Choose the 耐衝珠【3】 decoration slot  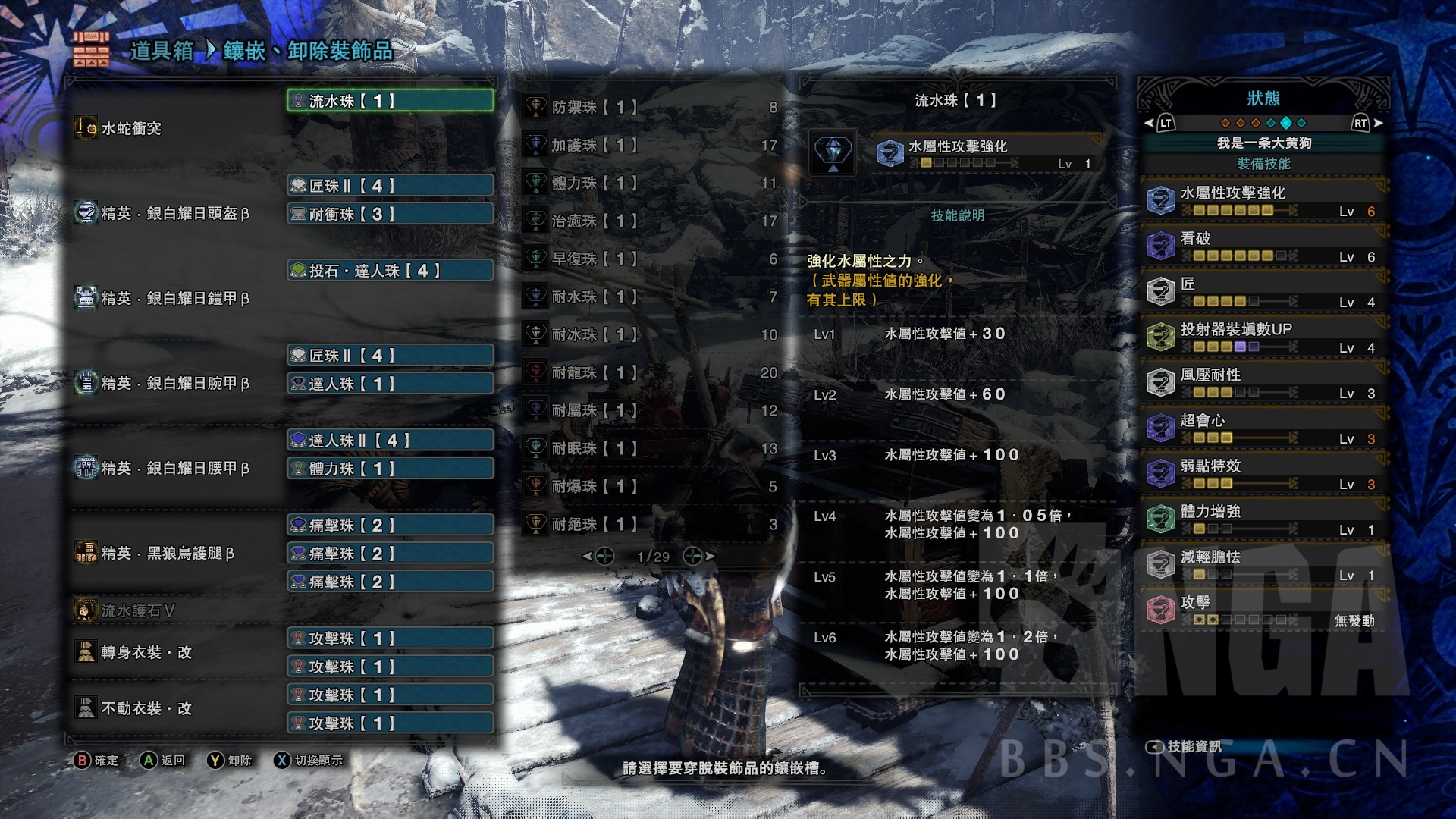point(390,215)
